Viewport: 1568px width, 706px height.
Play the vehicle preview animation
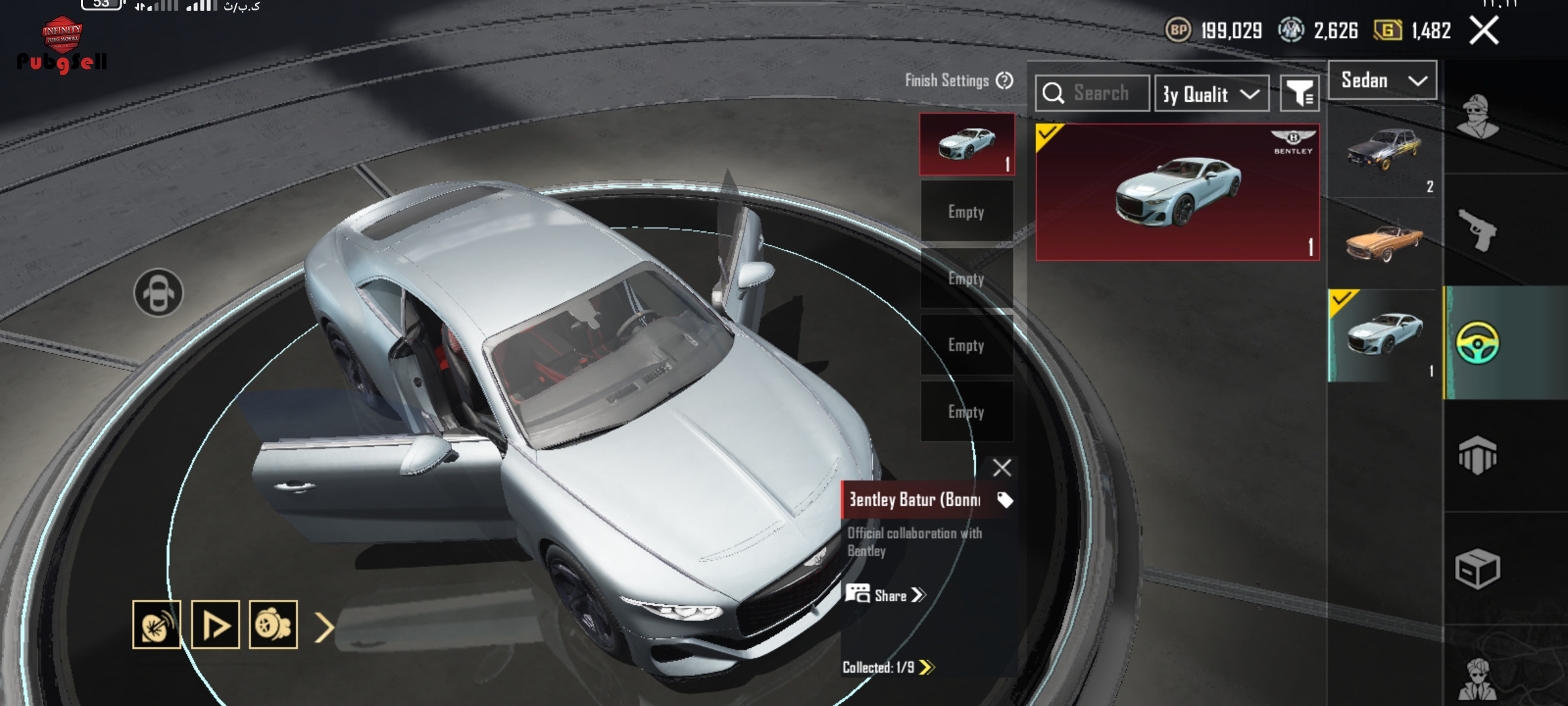pos(216,625)
